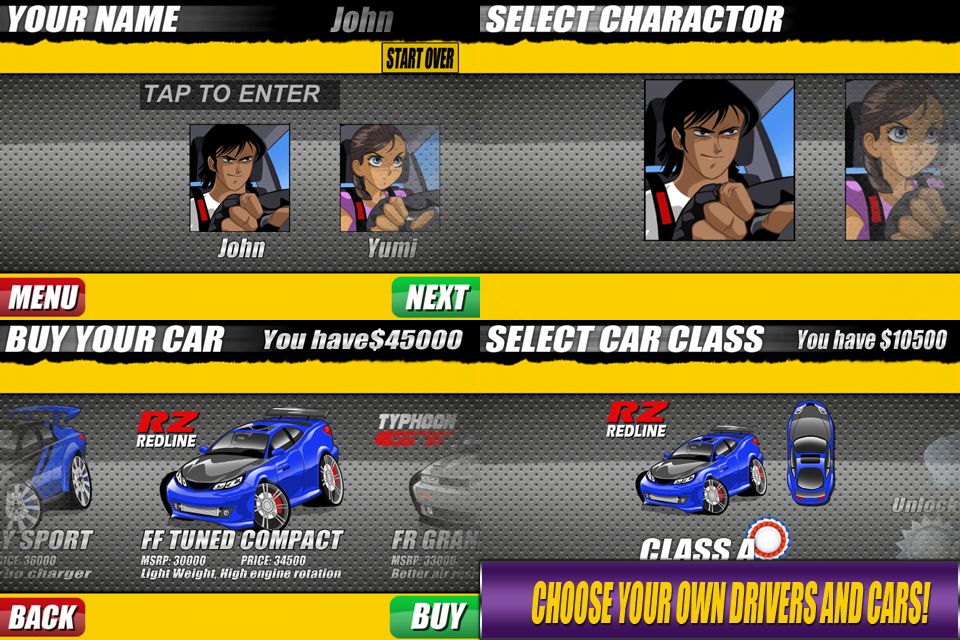Select the FF Tuned Compact blue car
Screen dimensions: 960x640
coord(250,472)
